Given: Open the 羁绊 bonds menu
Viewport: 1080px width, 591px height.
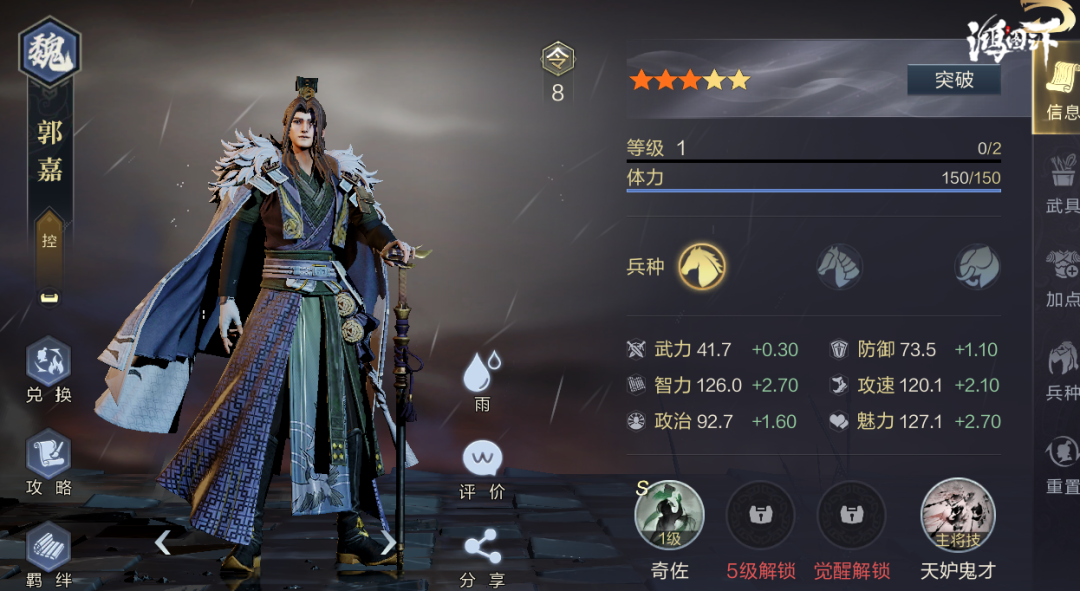Looking at the screenshot, I should (49, 555).
